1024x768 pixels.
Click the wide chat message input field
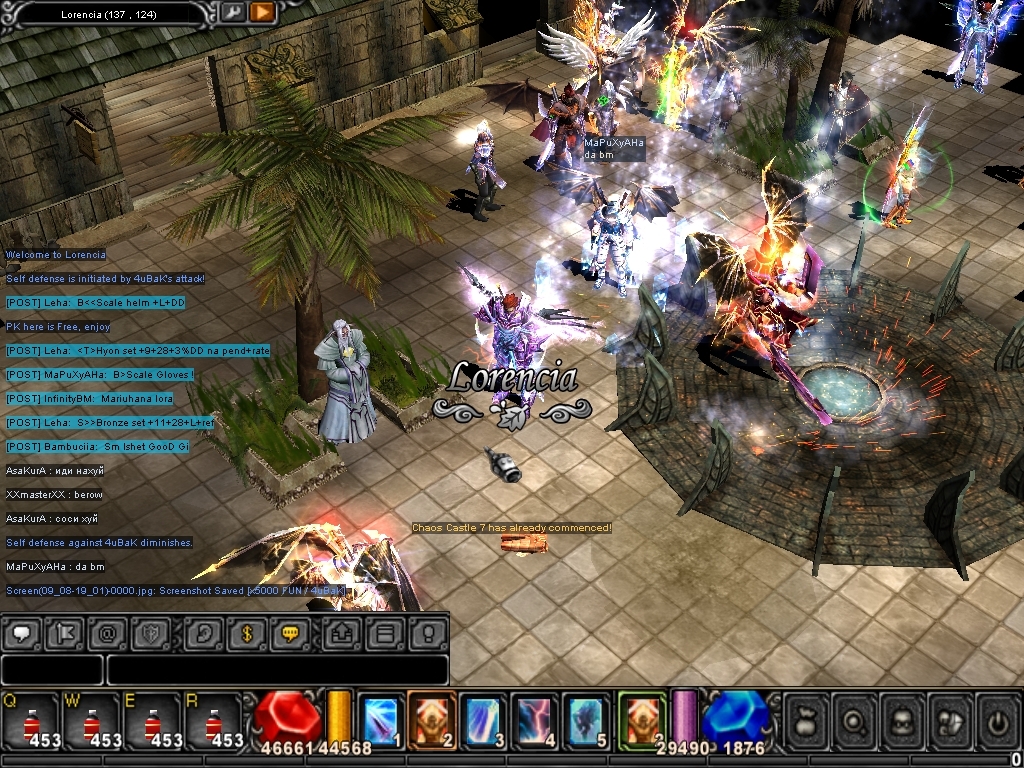pos(276,669)
